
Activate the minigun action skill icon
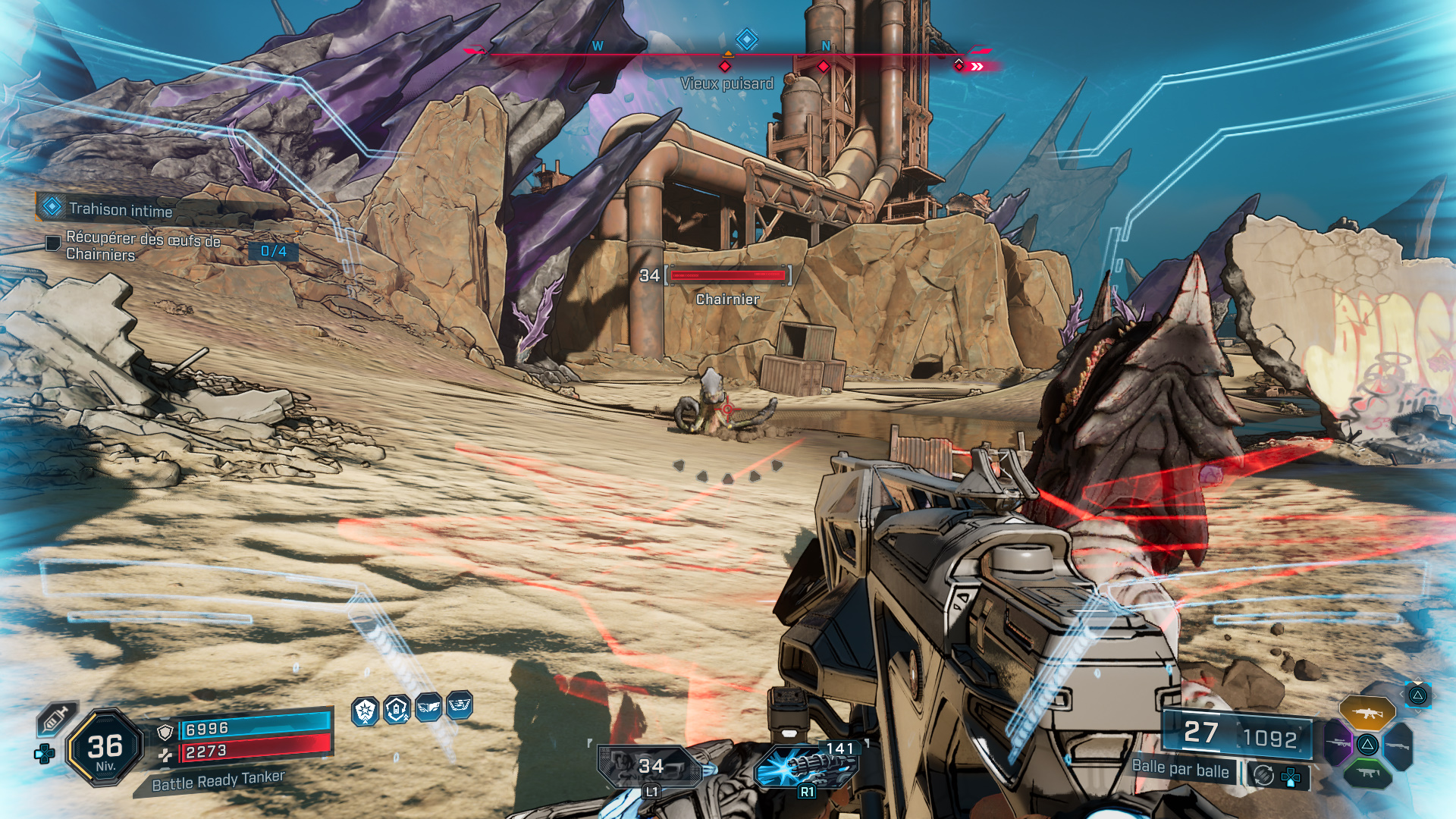point(806,766)
